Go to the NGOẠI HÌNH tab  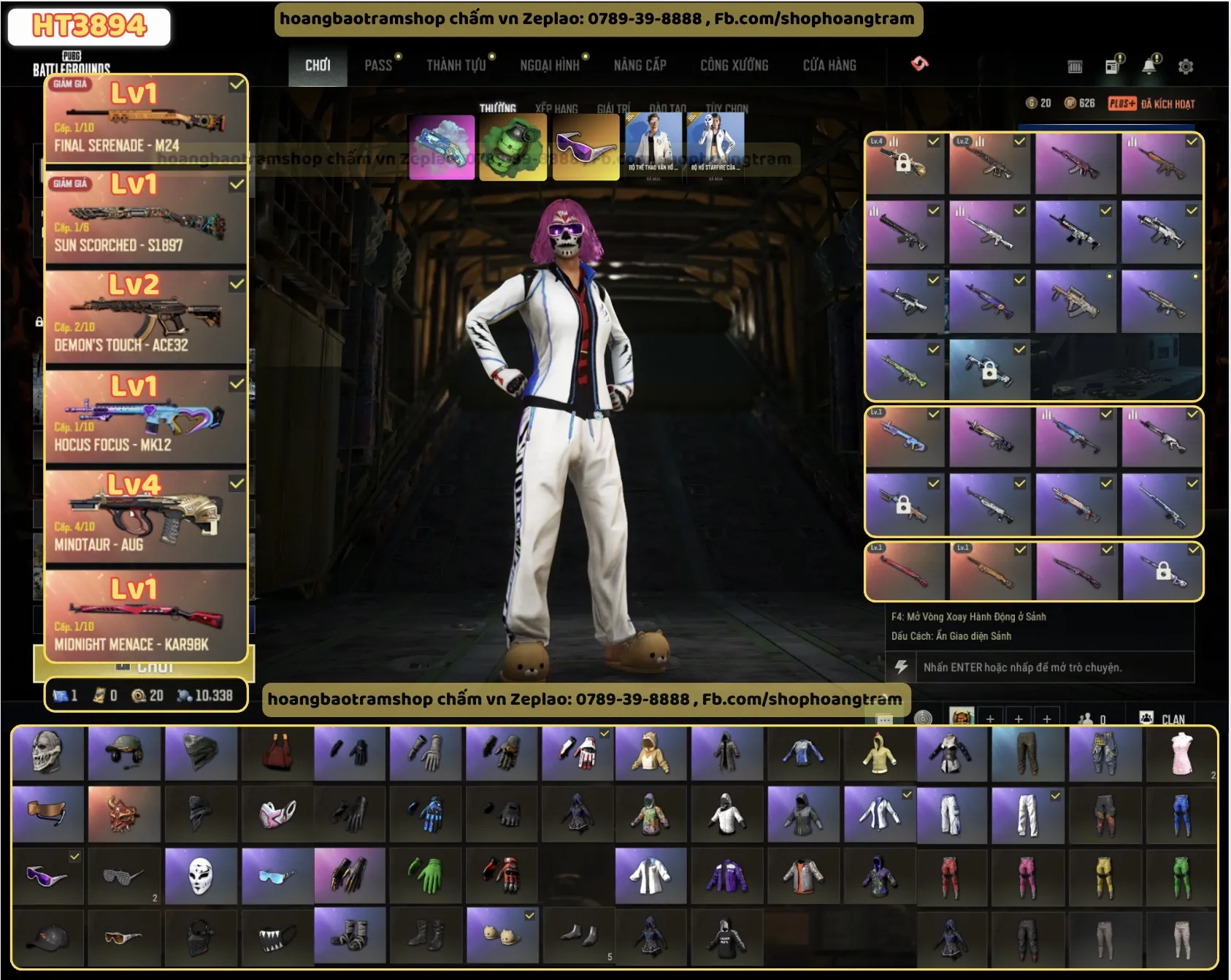tap(549, 66)
